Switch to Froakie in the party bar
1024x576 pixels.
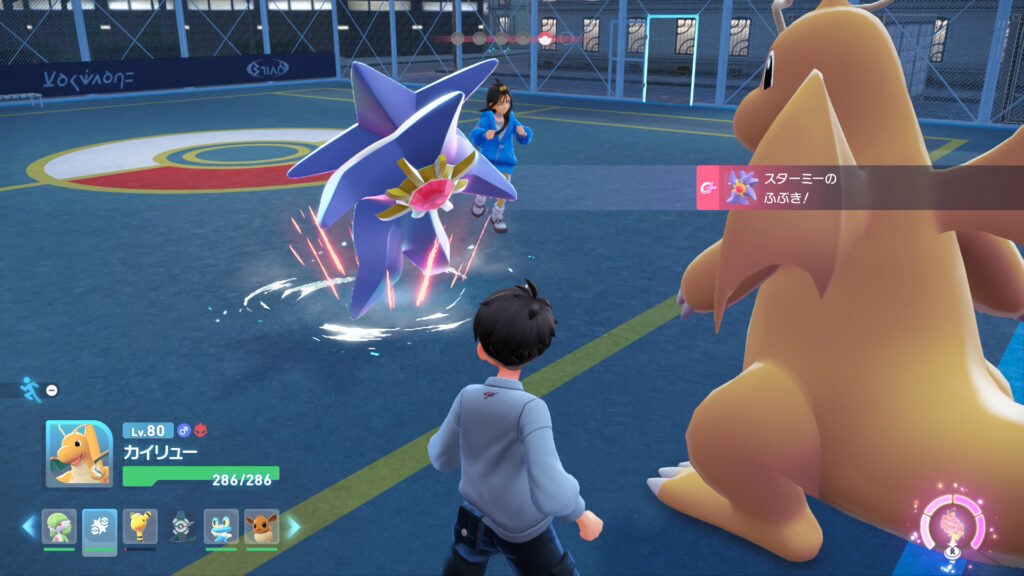tap(221, 526)
